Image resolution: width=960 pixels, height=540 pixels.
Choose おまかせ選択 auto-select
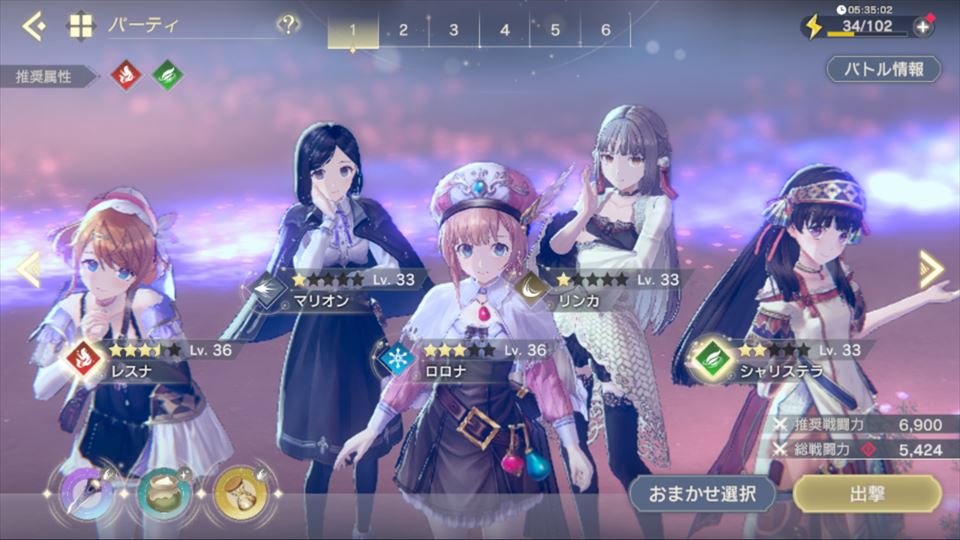[x=703, y=493]
